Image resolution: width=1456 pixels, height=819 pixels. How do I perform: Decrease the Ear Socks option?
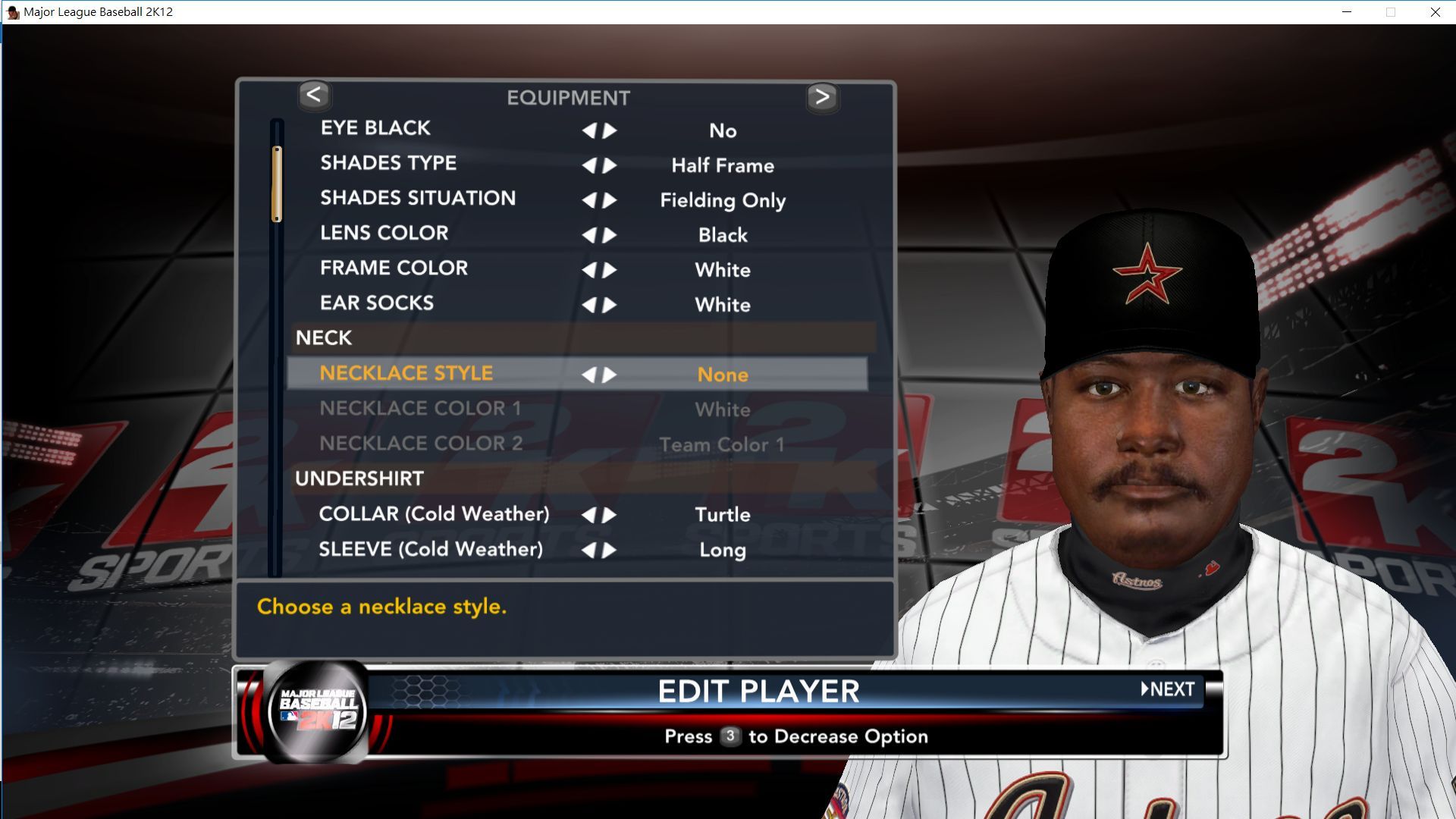[x=588, y=305]
